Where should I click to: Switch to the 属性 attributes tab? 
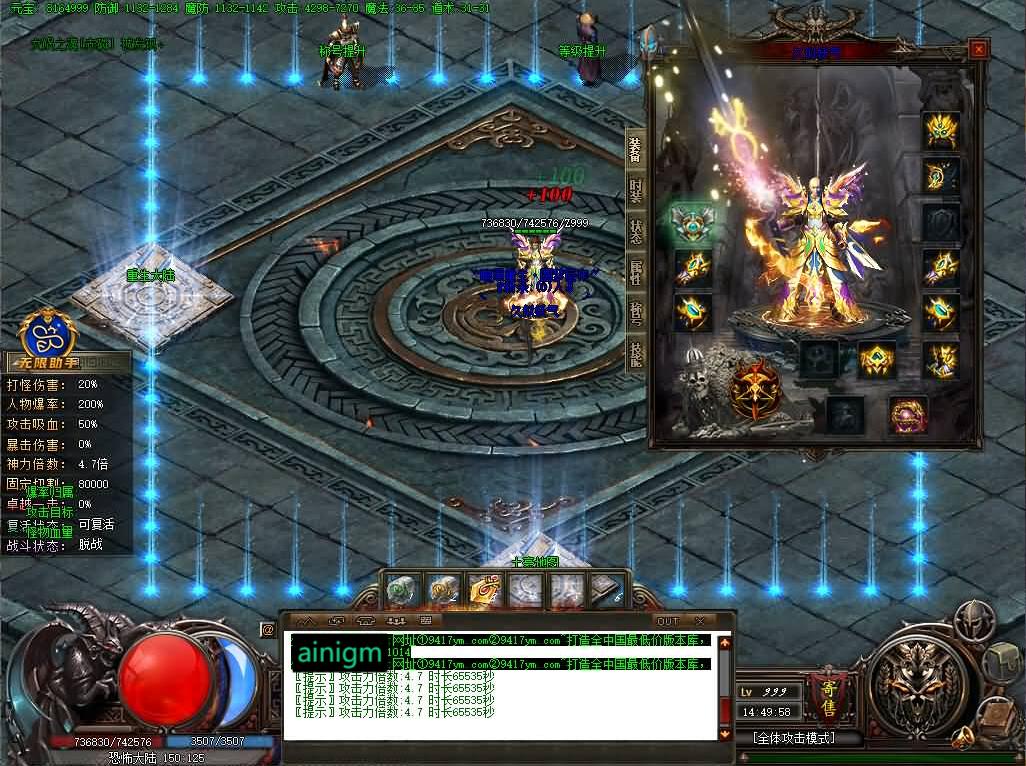635,272
